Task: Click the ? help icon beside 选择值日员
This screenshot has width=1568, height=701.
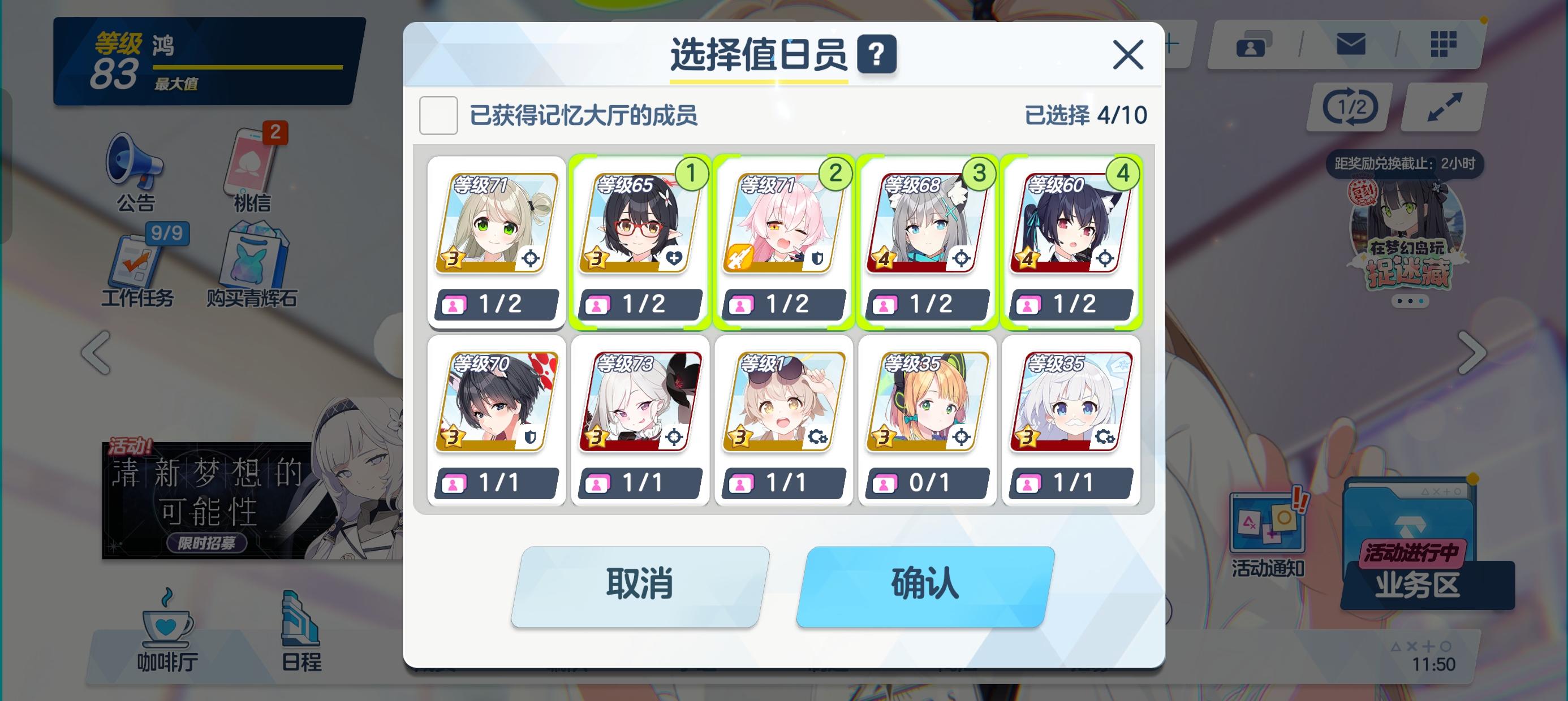Action: (x=878, y=53)
